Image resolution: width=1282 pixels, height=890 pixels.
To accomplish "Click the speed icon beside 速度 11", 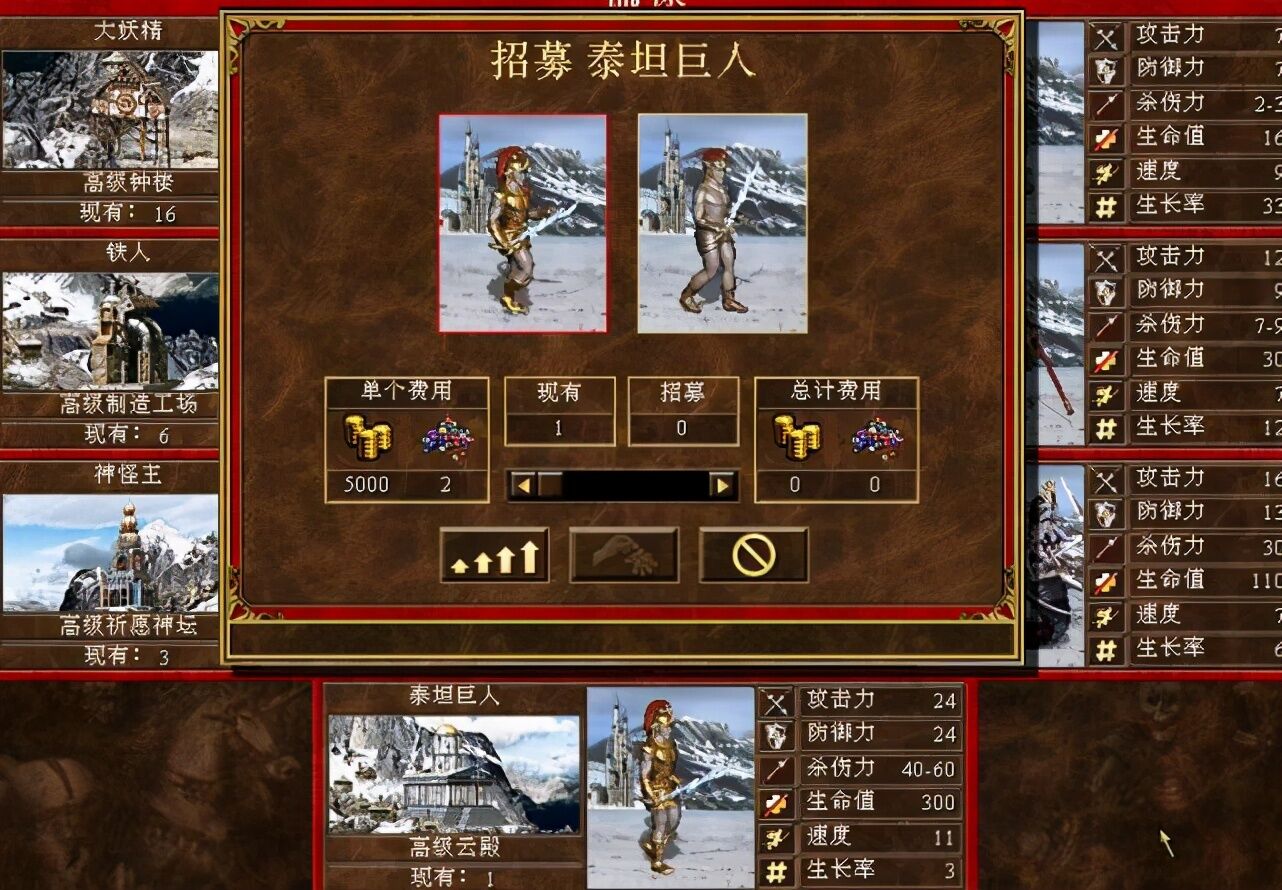I will [775, 836].
